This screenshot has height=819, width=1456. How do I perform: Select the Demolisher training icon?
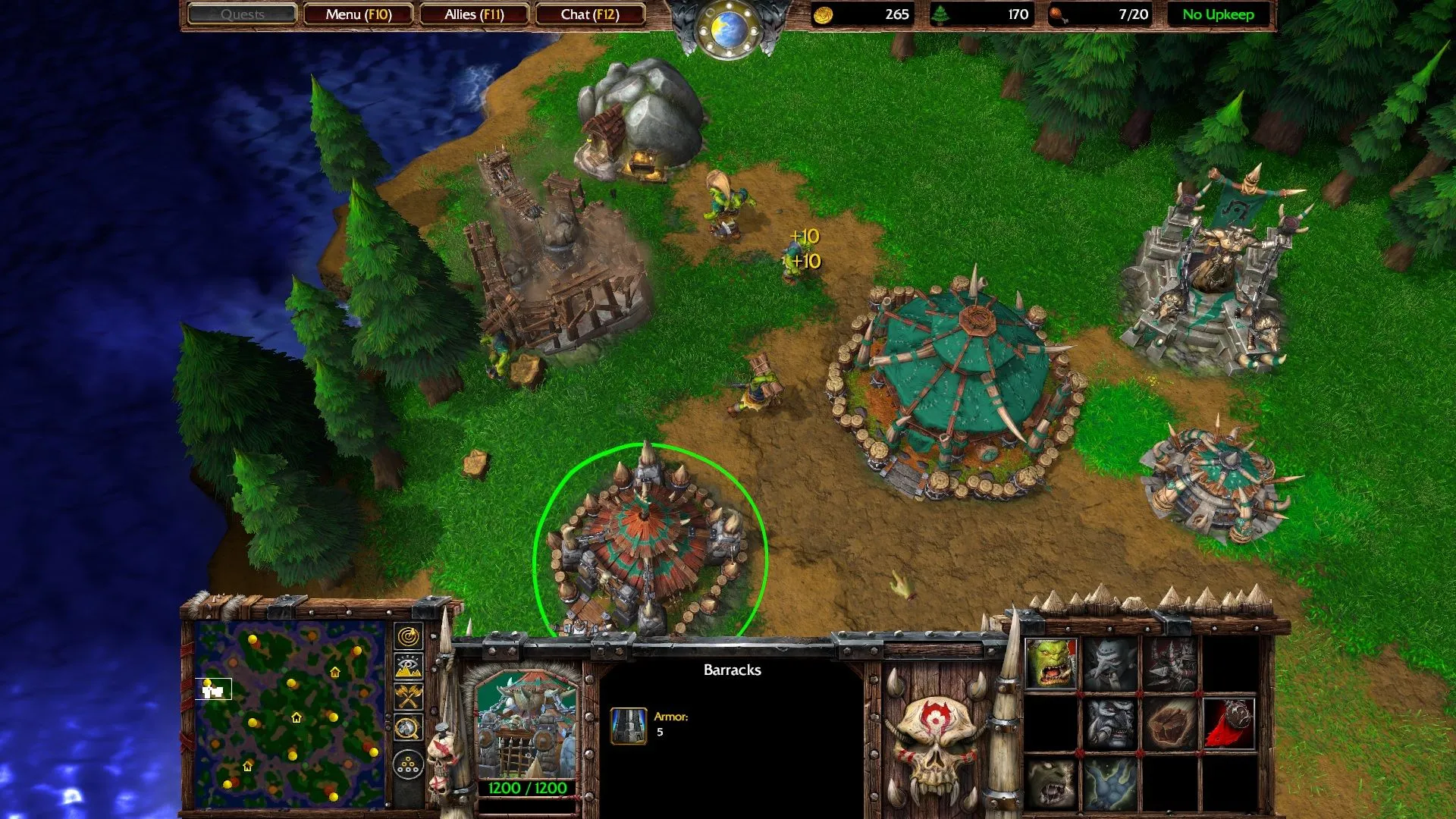pos(1169,664)
